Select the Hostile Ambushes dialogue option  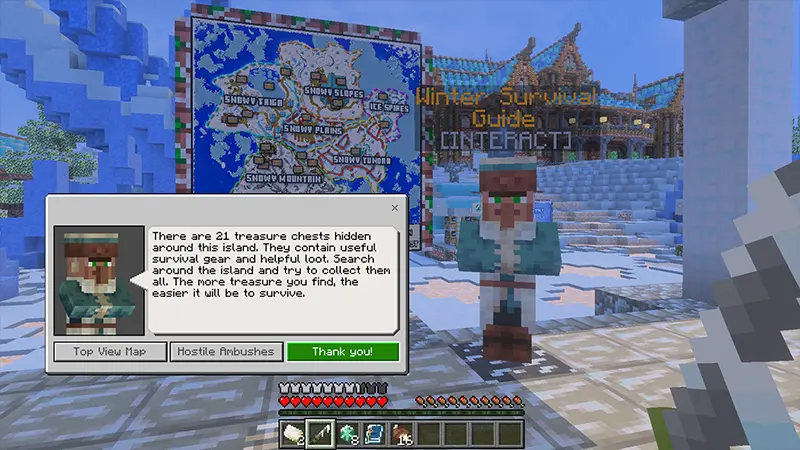point(226,351)
